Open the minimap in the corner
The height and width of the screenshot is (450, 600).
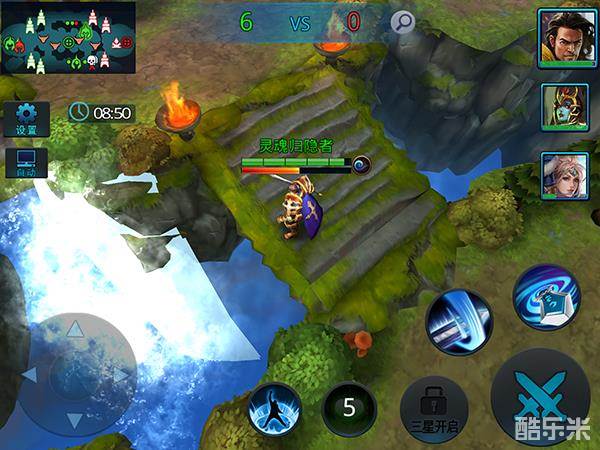[x=68, y=38]
